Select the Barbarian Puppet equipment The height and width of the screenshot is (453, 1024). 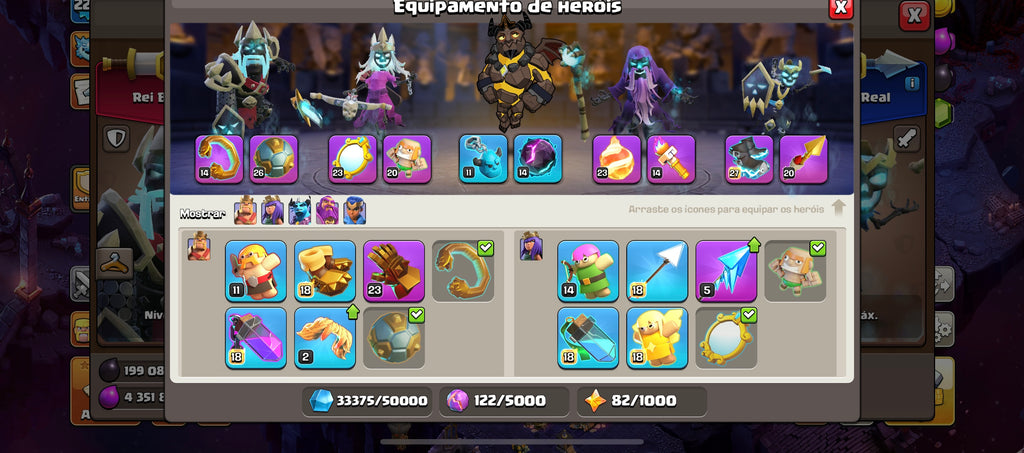256,270
